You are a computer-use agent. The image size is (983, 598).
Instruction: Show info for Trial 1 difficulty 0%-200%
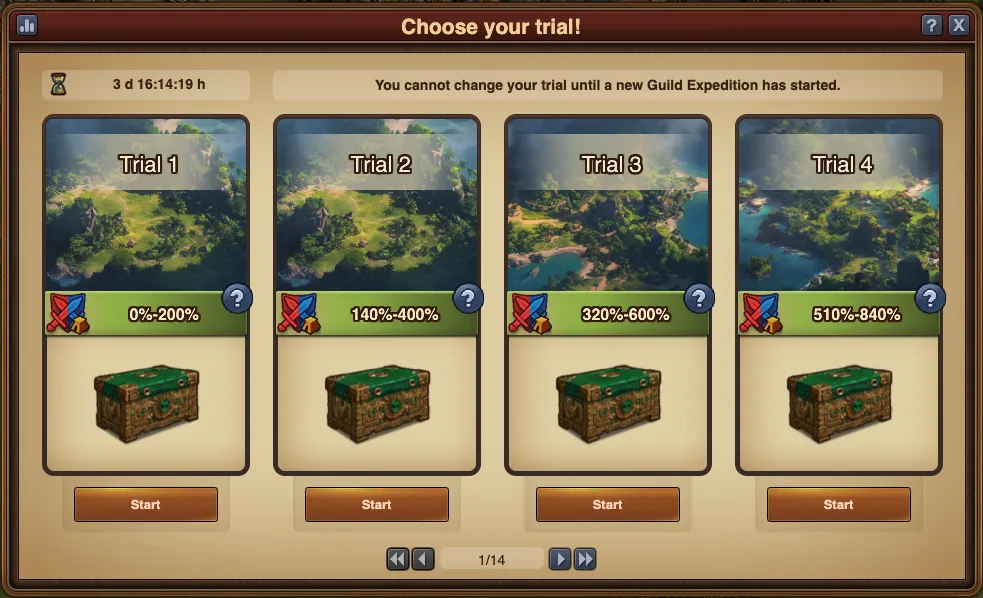237,298
